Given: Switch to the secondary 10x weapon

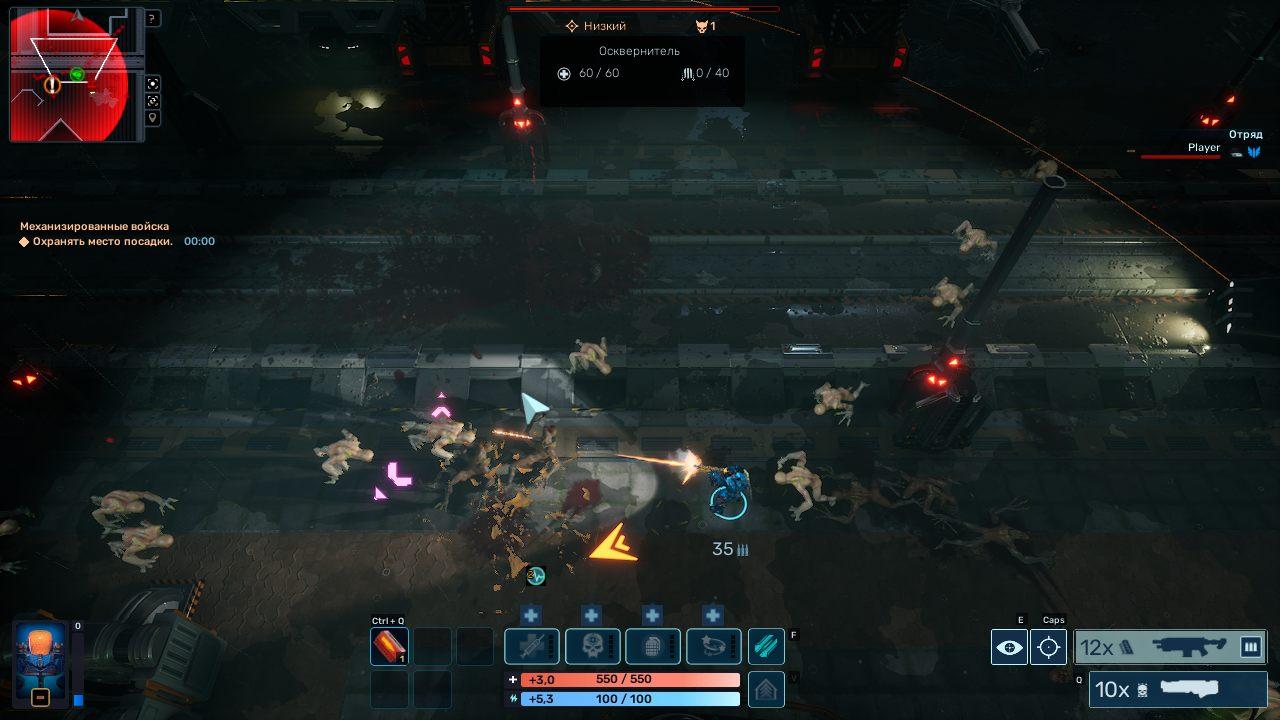Looking at the screenshot, I should point(1177,689).
